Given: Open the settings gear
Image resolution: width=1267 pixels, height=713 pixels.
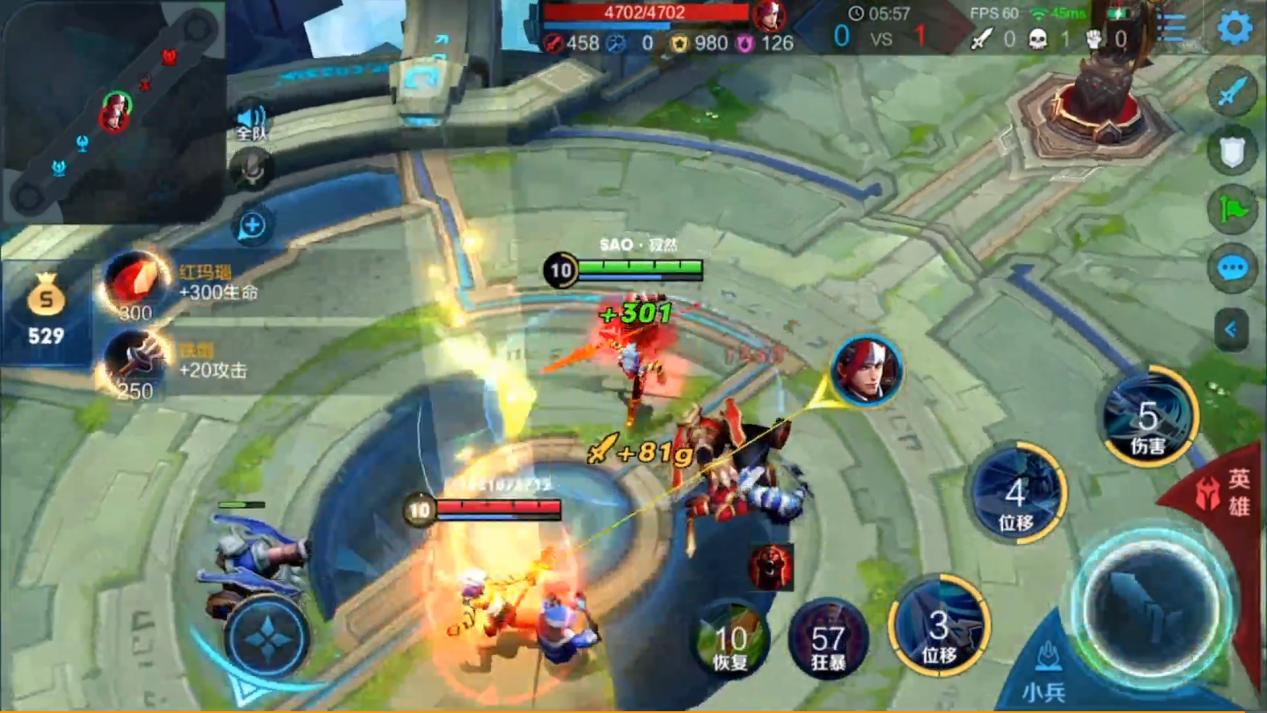Looking at the screenshot, I should (1235, 27).
